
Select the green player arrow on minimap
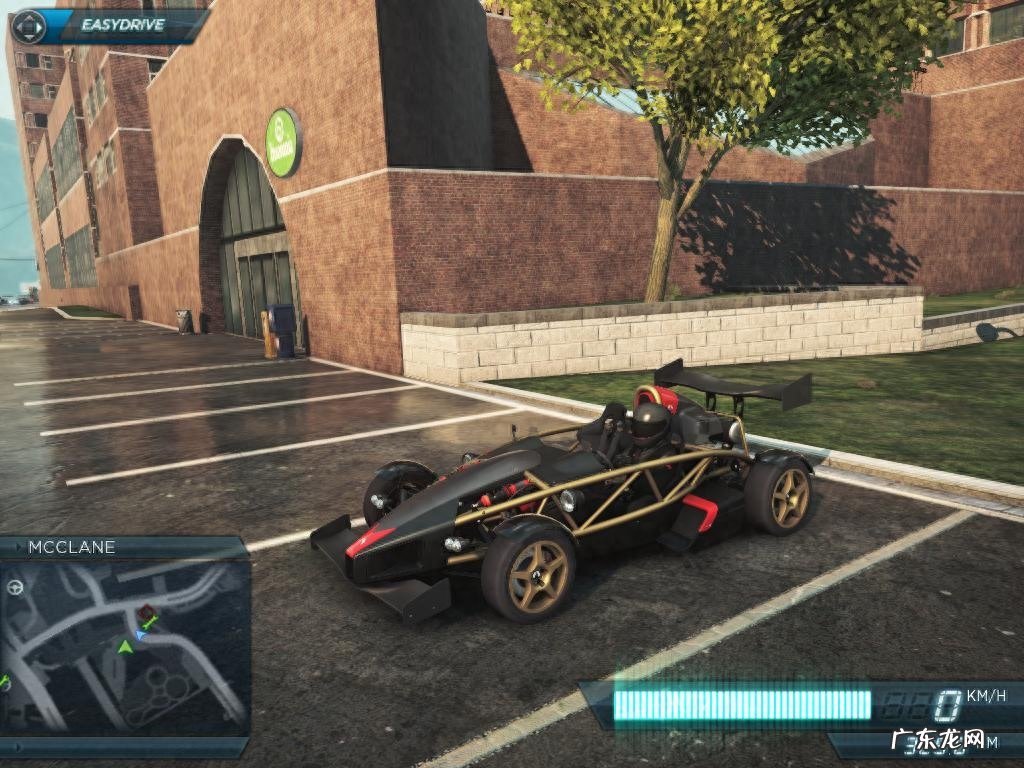125,647
